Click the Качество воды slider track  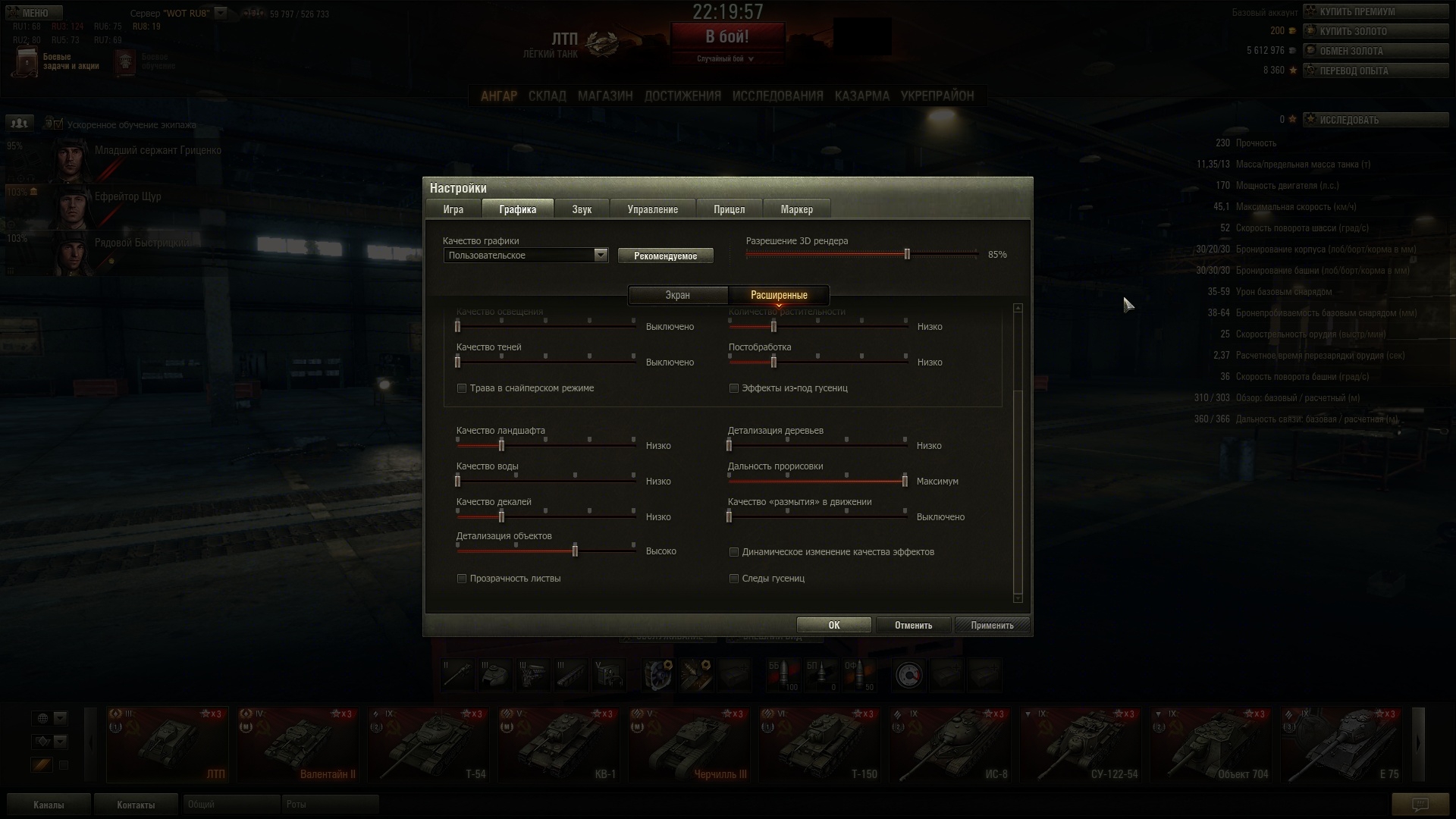point(546,481)
